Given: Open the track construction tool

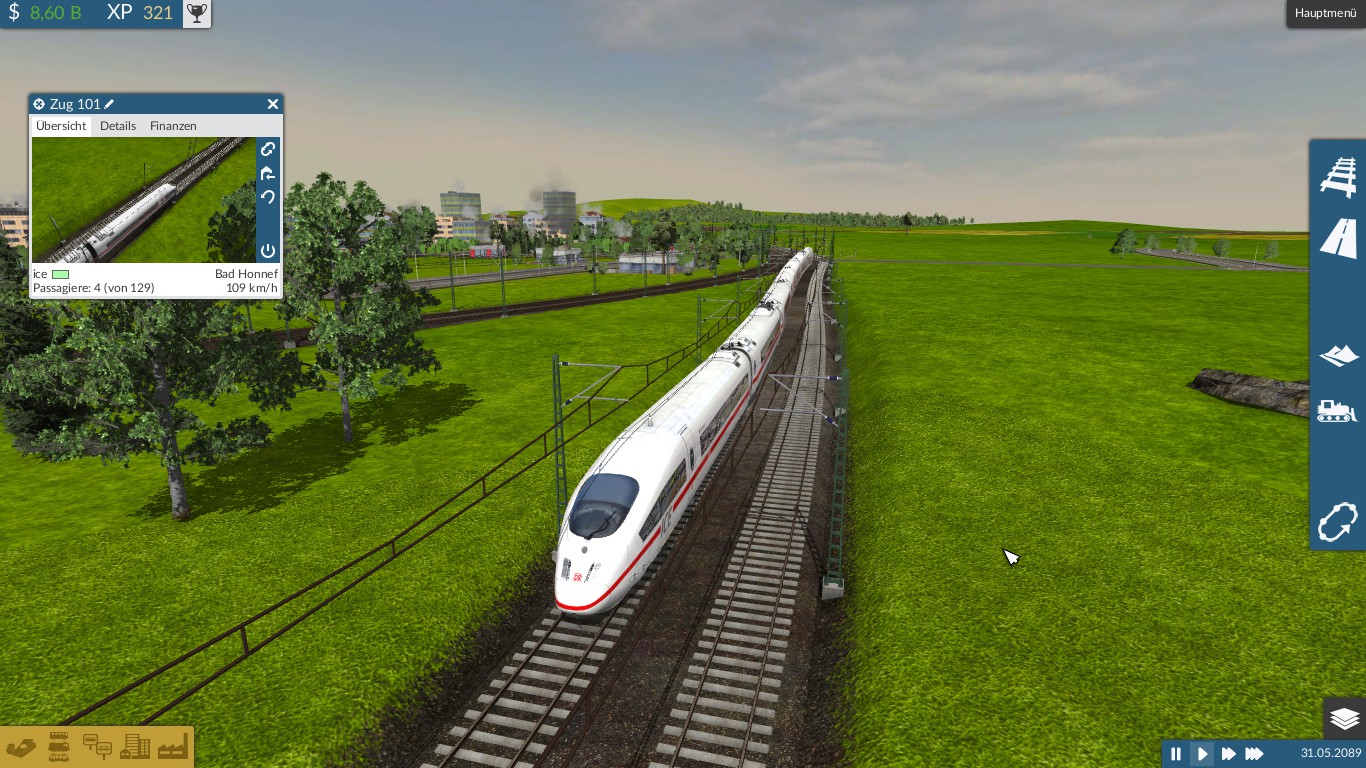Looking at the screenshot, I should coord(1337,175).
